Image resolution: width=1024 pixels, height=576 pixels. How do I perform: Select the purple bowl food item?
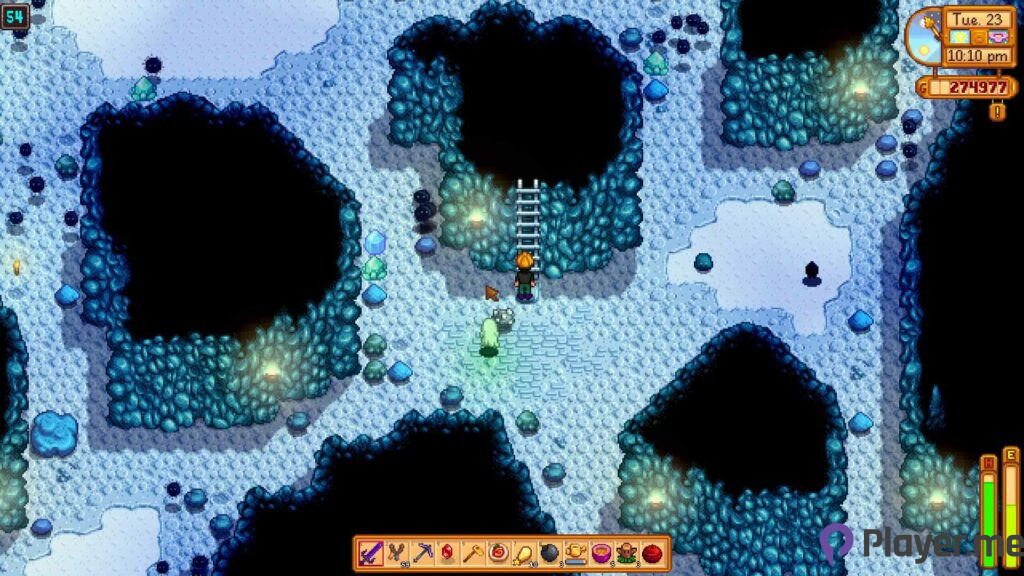coord(601,553)
